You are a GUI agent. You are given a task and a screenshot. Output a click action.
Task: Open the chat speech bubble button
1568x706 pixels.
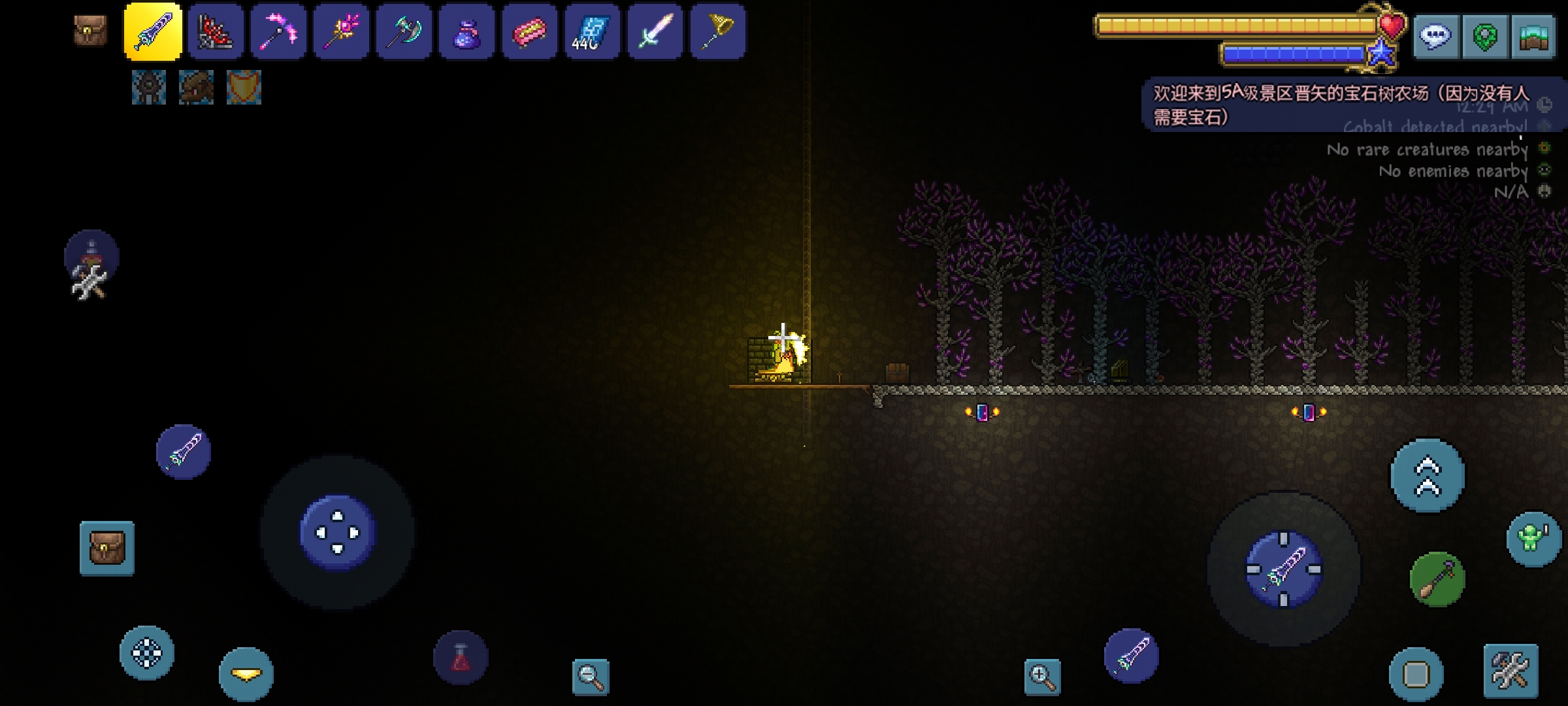1435,37
